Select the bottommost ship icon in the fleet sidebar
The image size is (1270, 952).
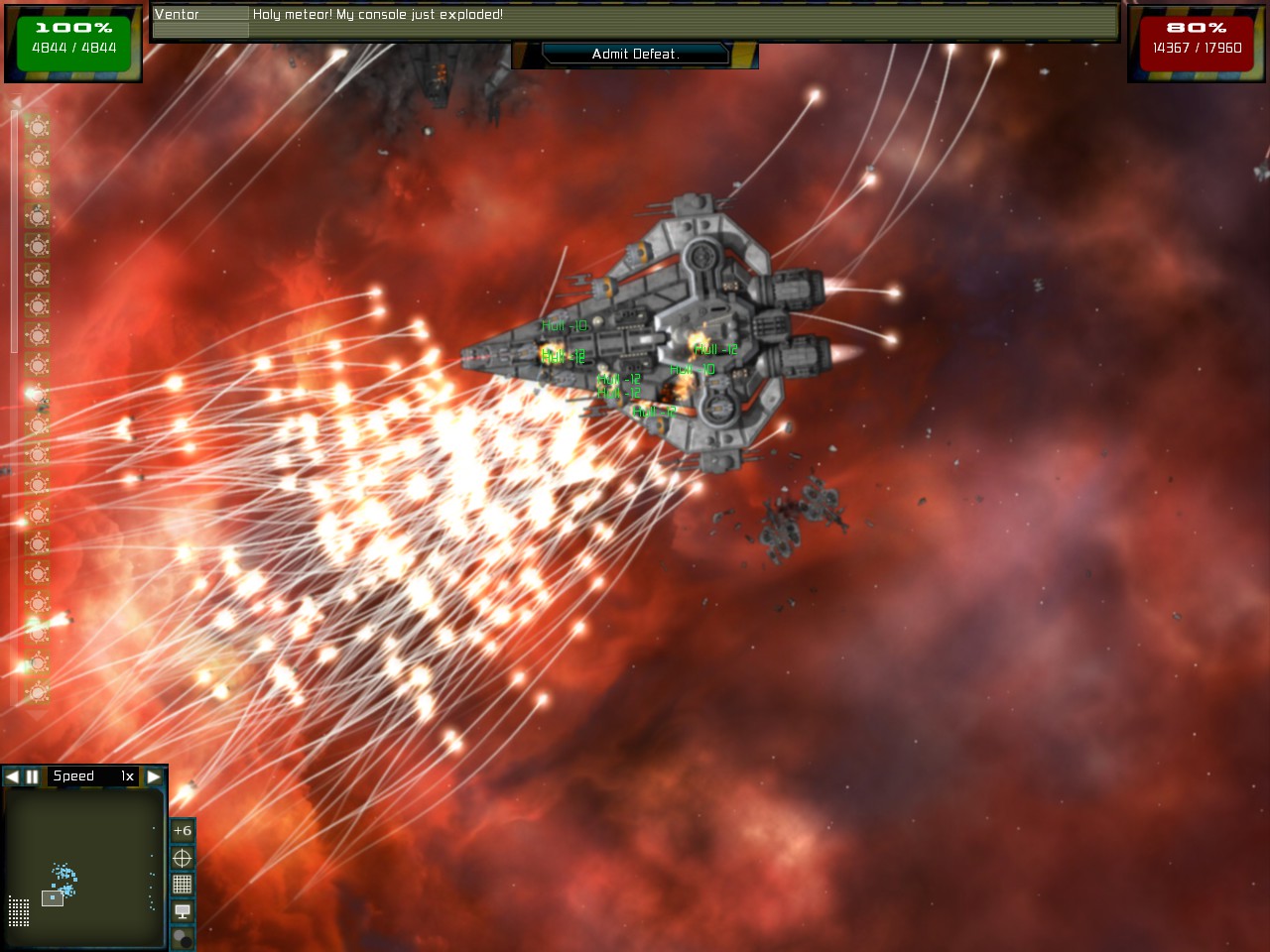pyautogui.click(x=38, y=691)
